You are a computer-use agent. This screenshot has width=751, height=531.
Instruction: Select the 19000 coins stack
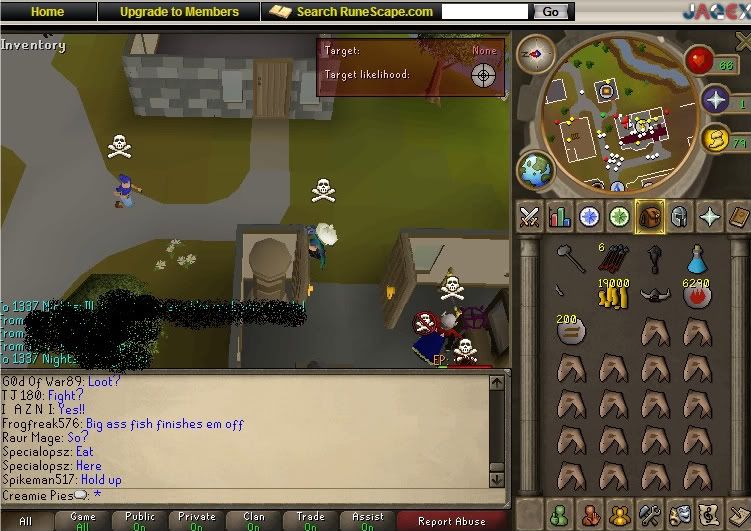(x=611, y=294)
